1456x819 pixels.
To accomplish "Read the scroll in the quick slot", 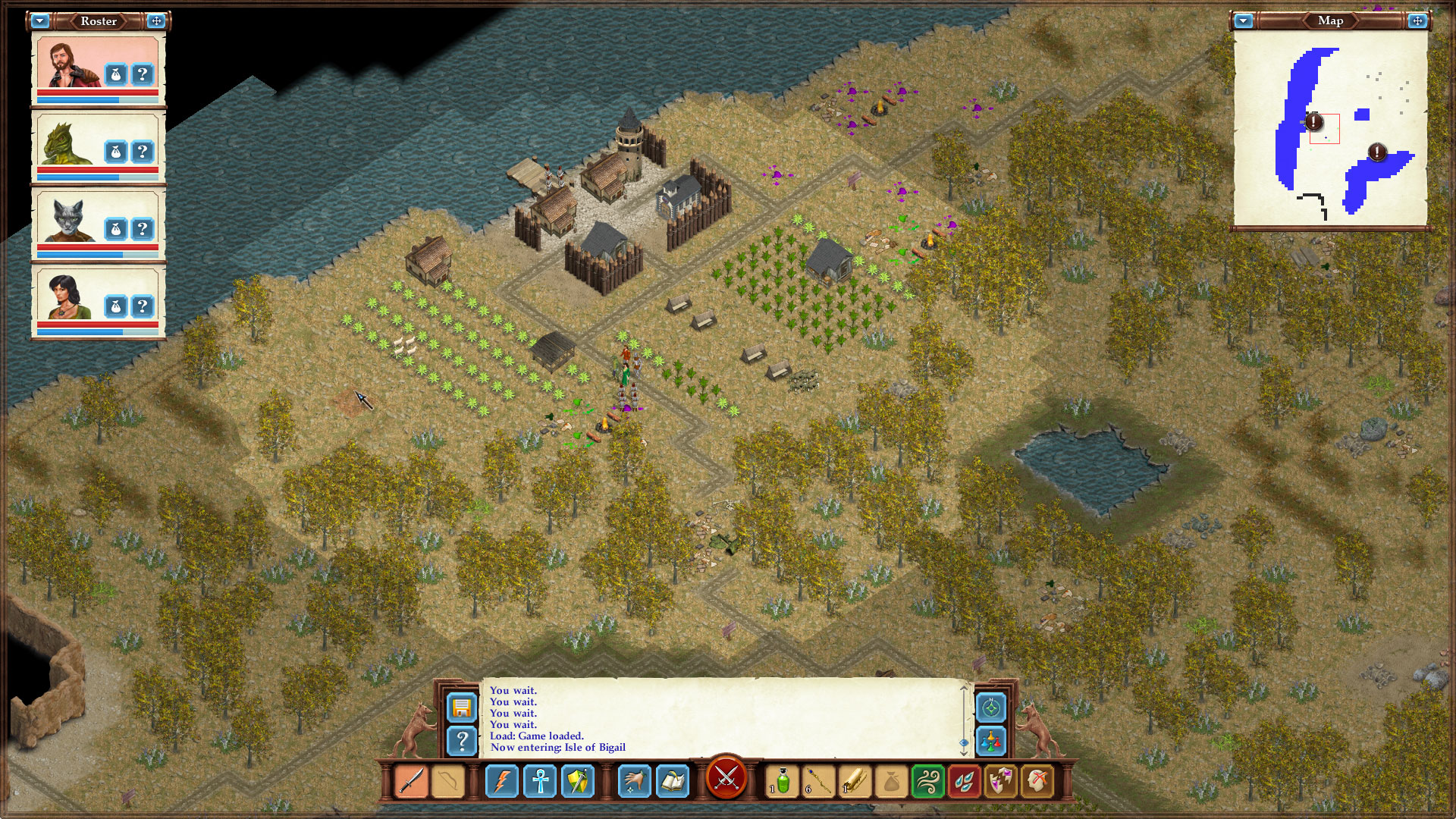I will point(853,780).
